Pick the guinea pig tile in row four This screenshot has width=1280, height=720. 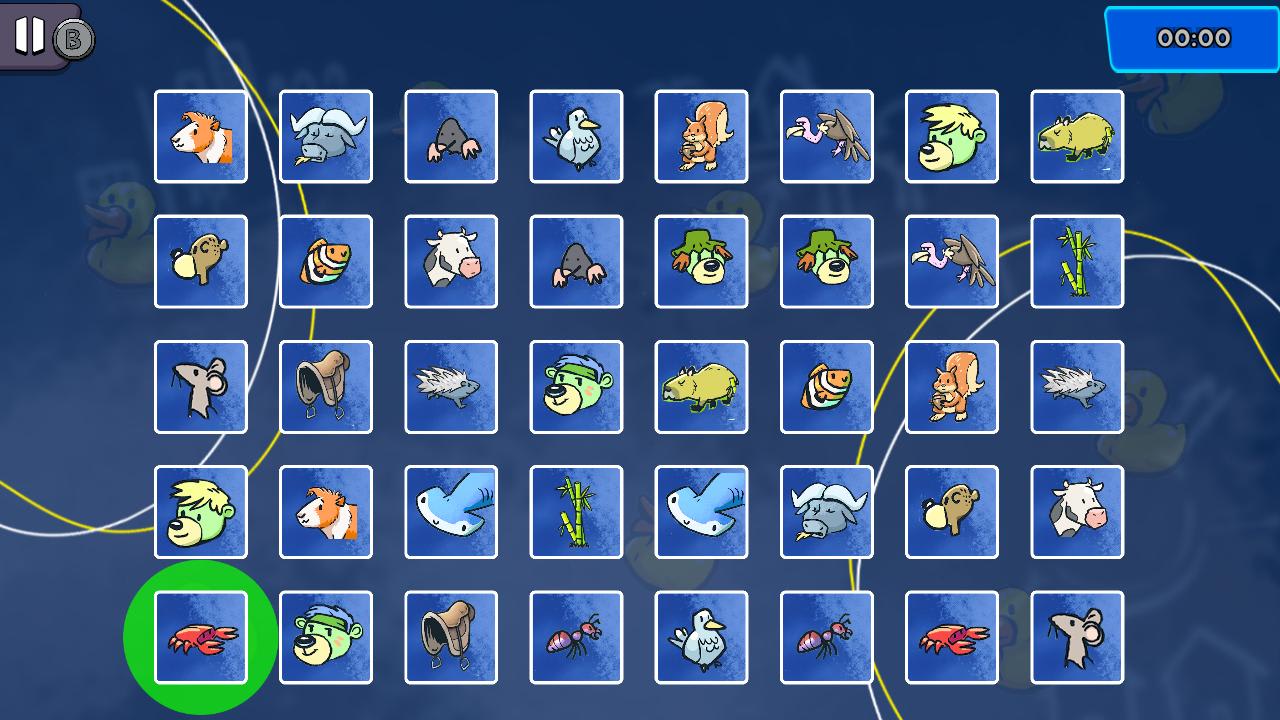pyautogui.click(x=326, y=511)
